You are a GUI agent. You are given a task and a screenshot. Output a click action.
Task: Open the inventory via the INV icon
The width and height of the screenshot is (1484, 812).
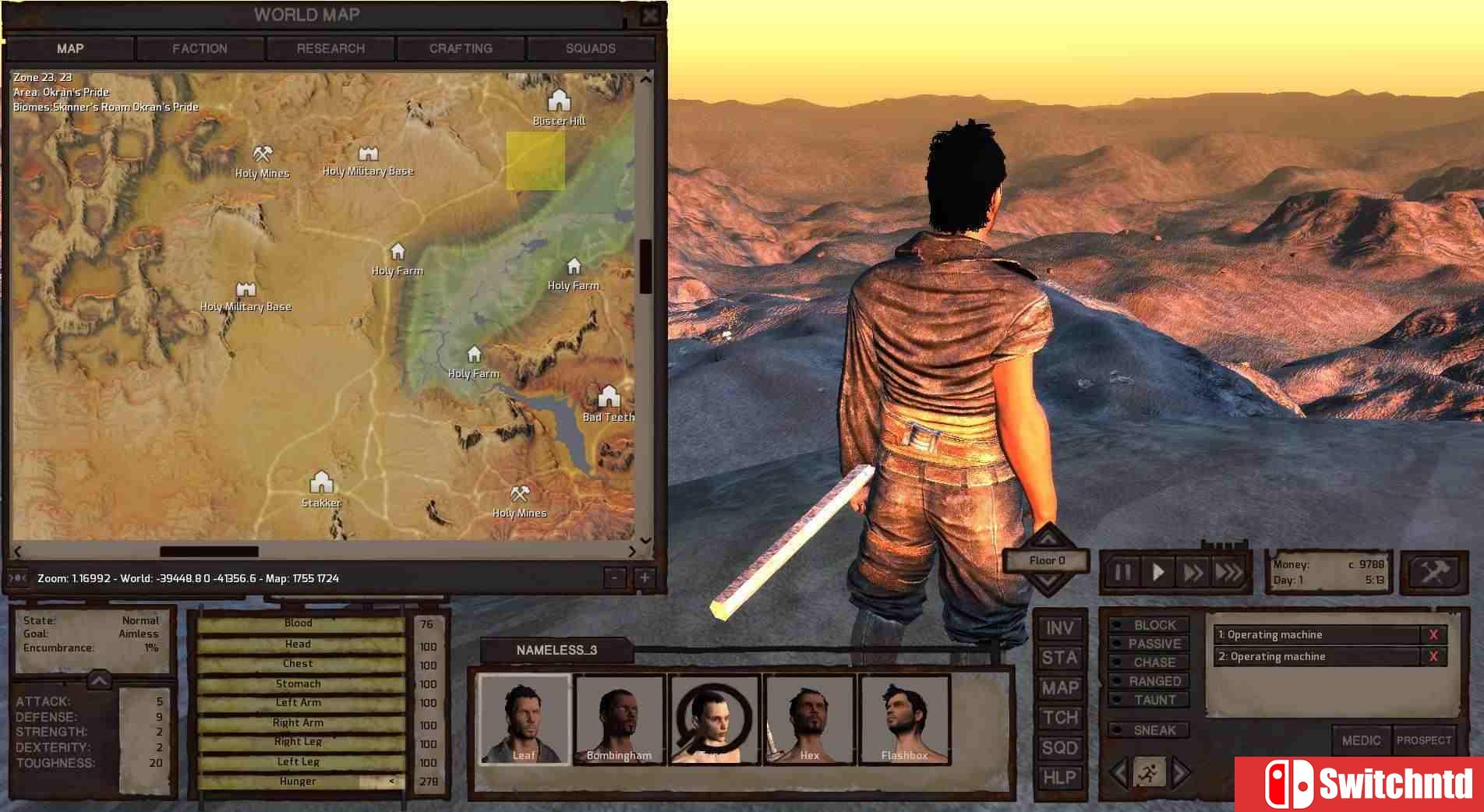[1059, 628]
